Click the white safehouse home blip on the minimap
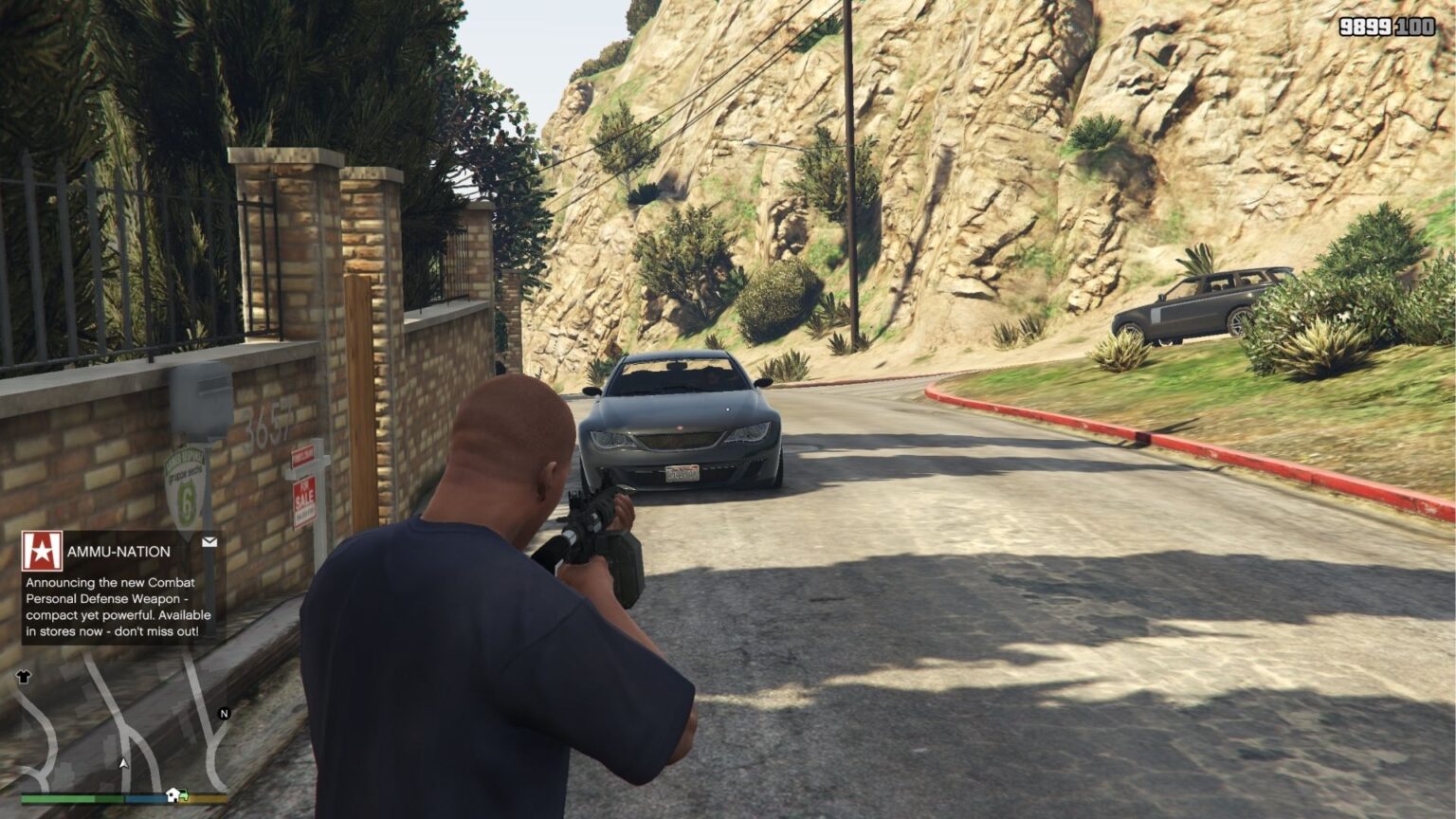 point(173,795)
